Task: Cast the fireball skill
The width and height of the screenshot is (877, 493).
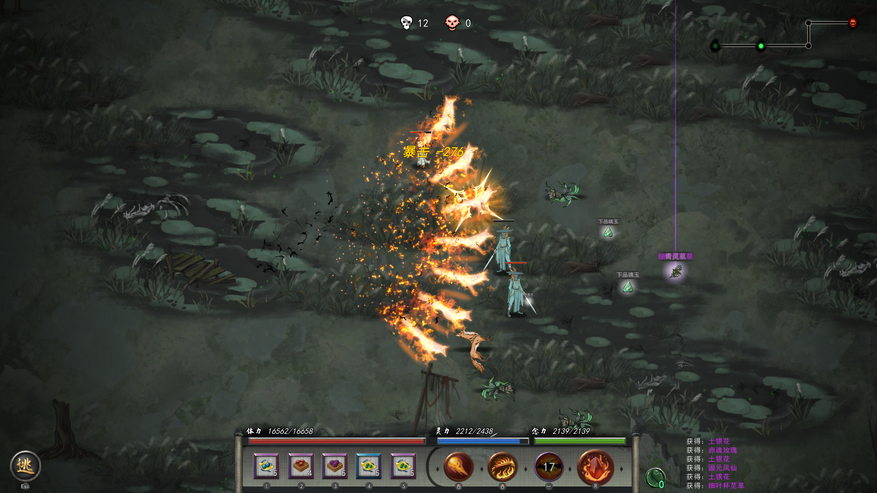Action: point(459,466)
